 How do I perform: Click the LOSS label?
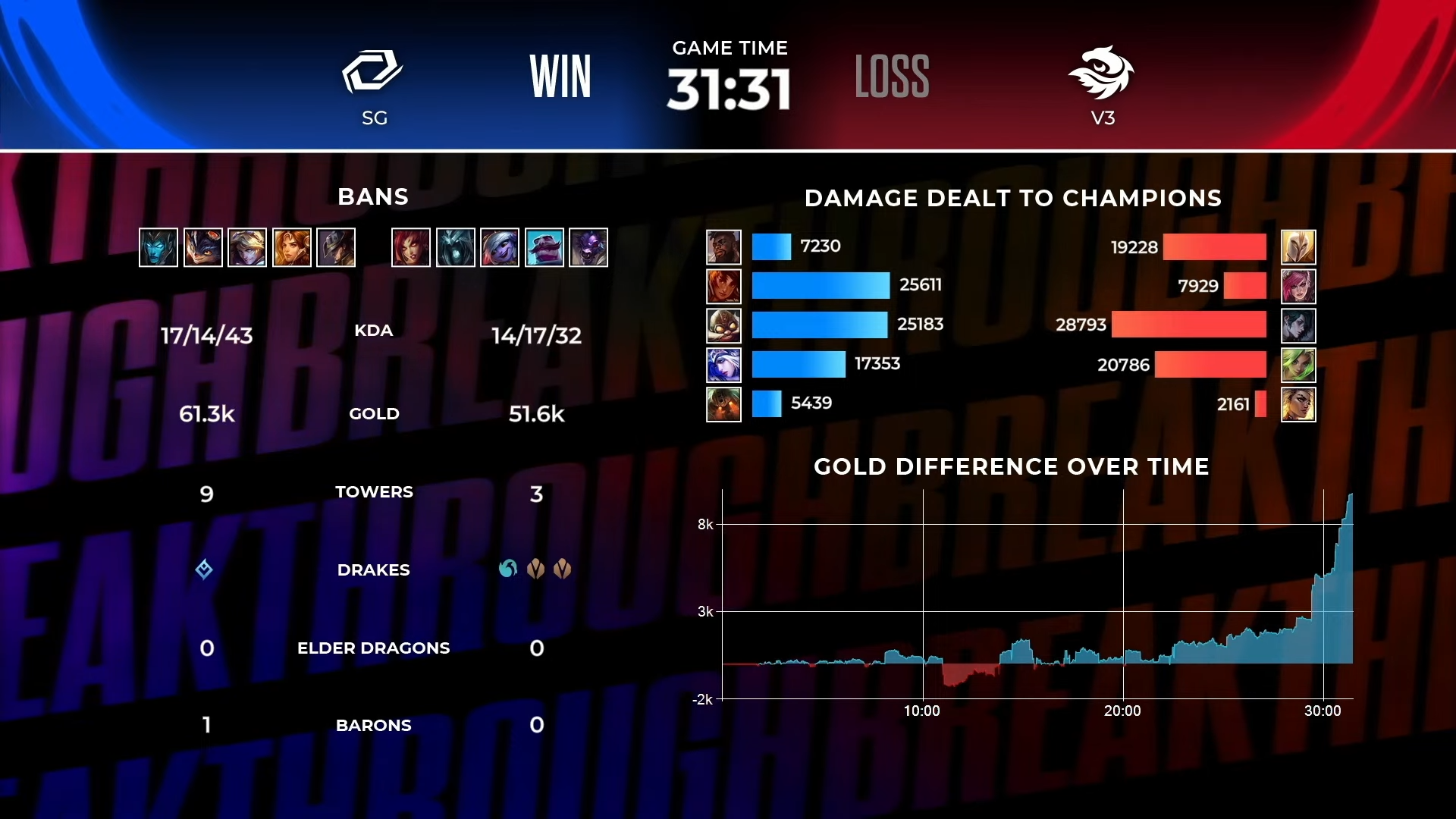(x=892, y=76)
